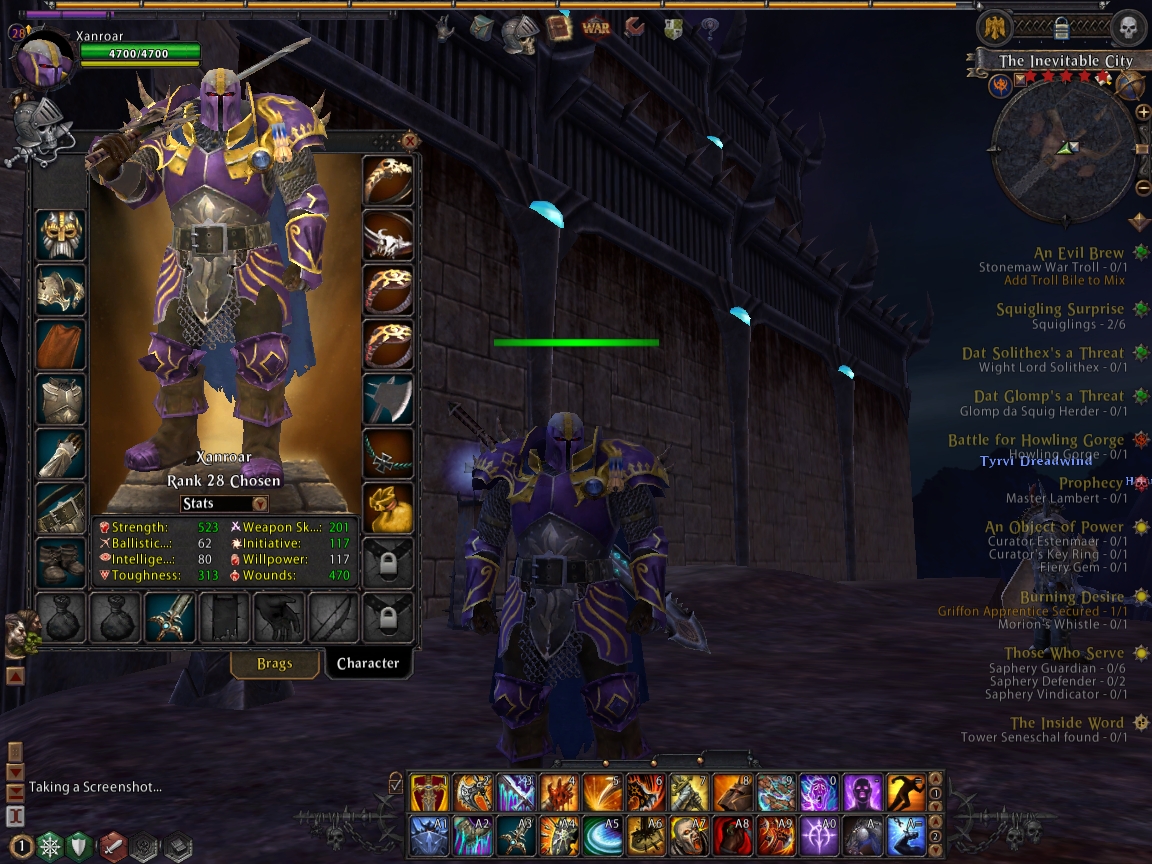The height and width of the screenshot is (864, 1152).
Task: Open the guild shield icon
Action: 673,28
